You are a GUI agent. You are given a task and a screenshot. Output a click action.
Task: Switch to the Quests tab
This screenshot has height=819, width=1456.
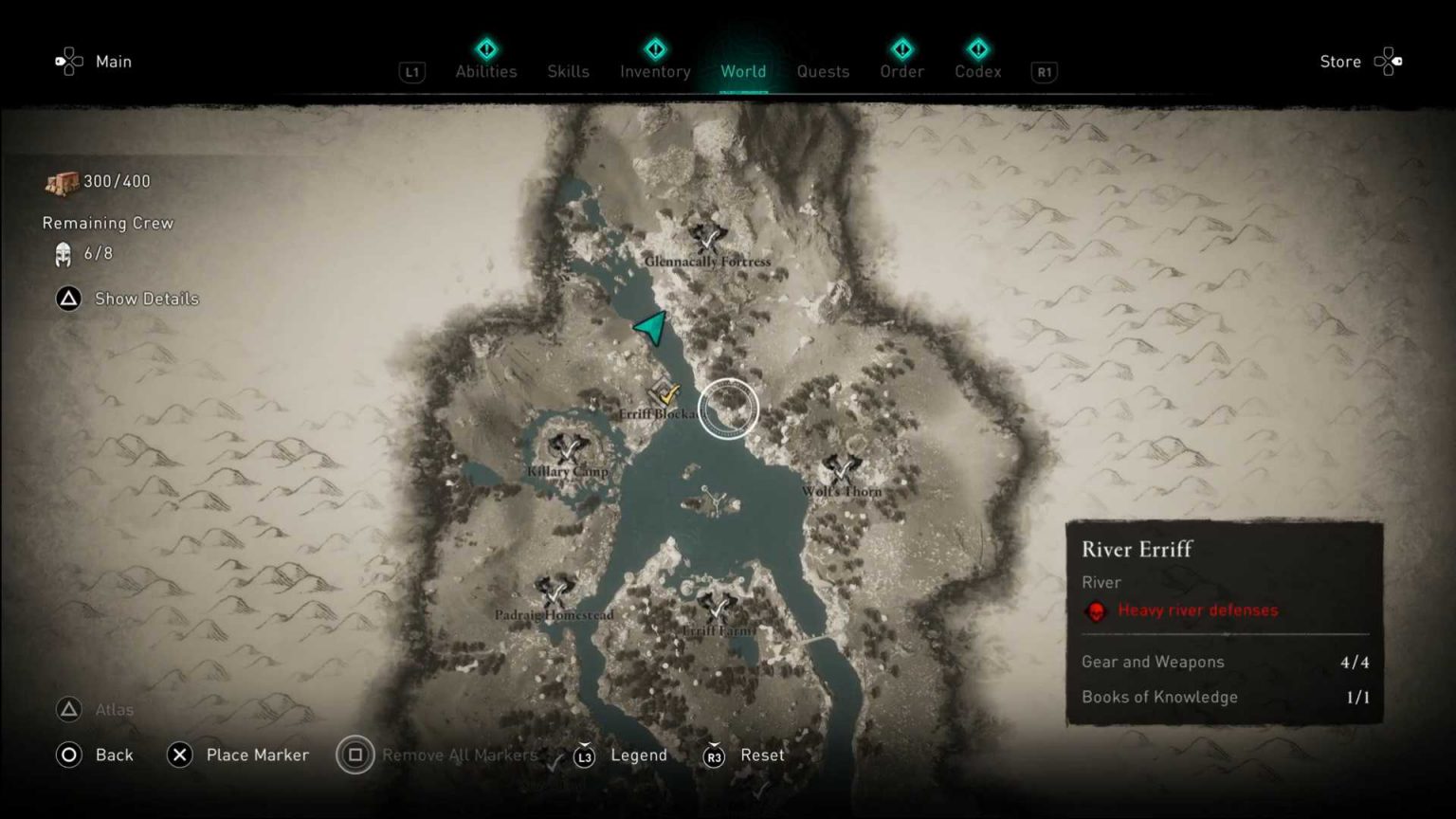(x=823, y=71)
